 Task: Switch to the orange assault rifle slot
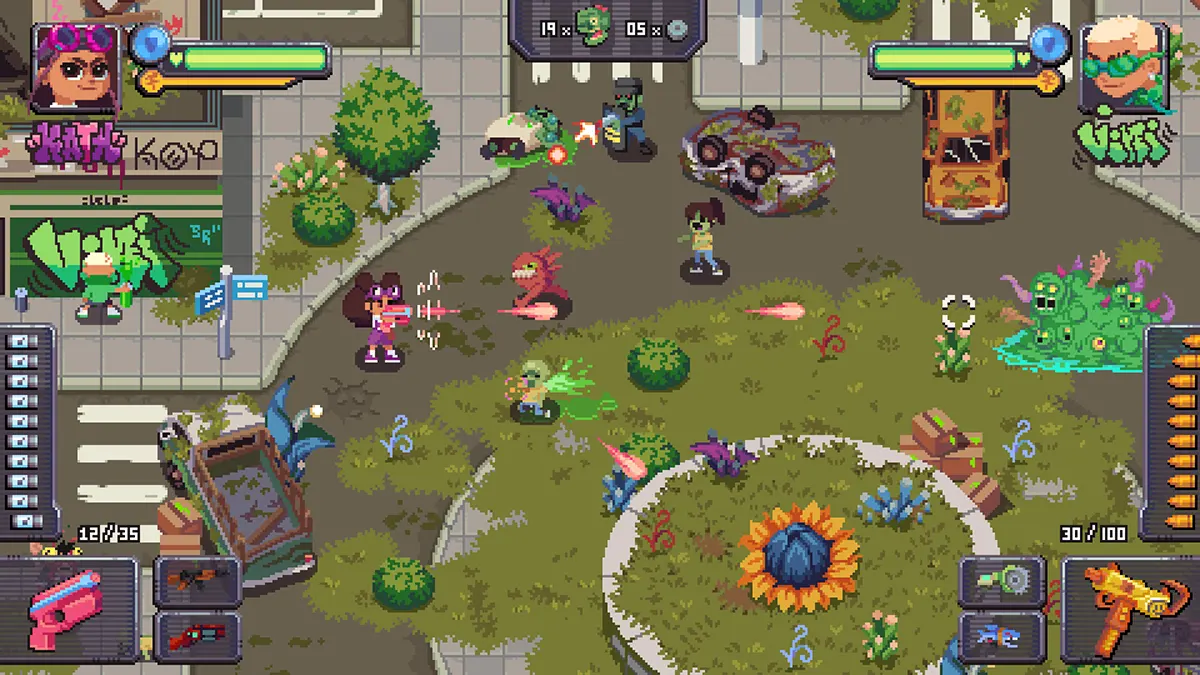(197, 581)
